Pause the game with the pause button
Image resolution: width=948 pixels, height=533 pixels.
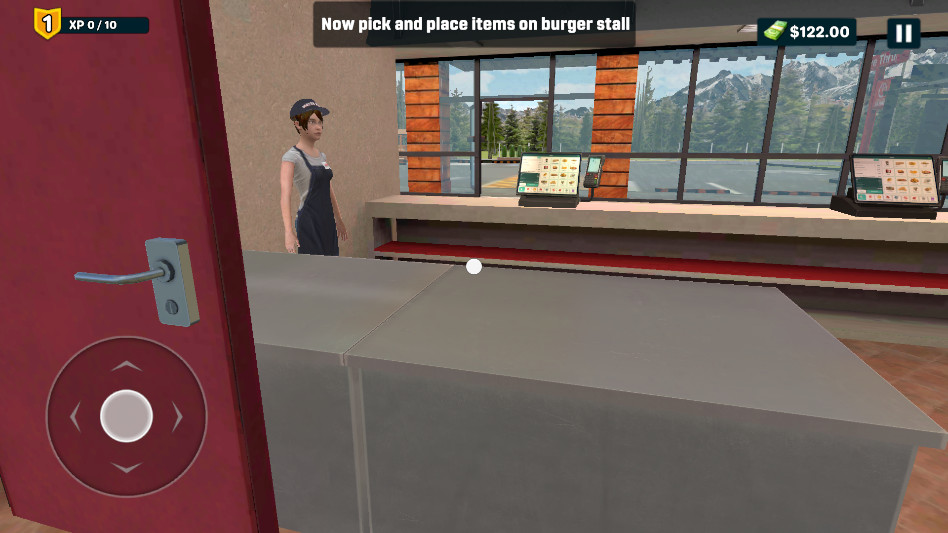point(903,33)
